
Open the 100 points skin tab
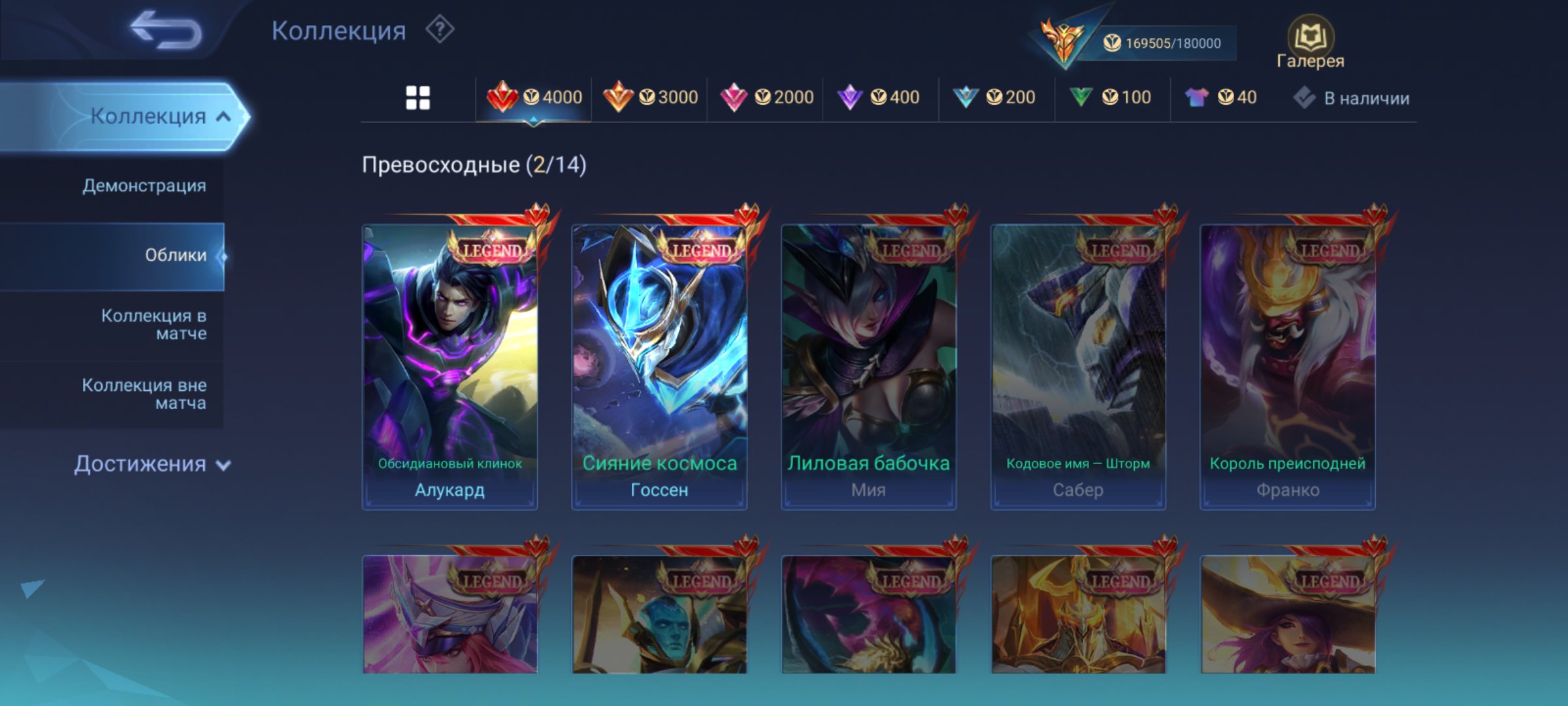[x=1111, y=97]
